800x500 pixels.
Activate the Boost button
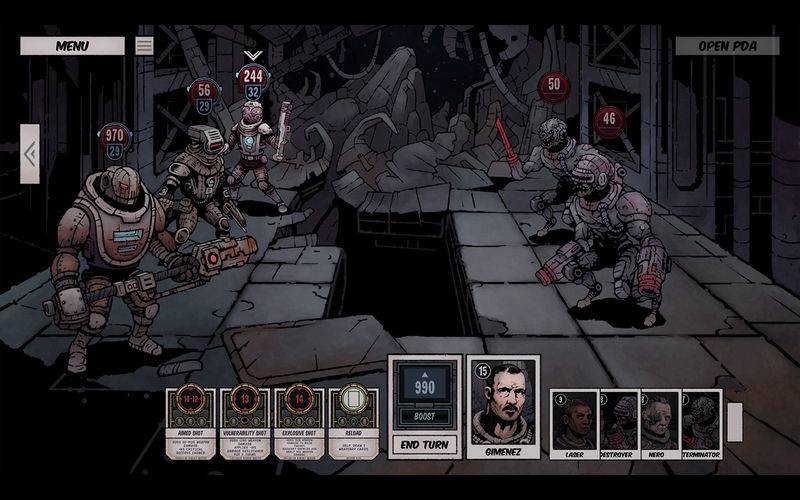click(x=425, y=416)
